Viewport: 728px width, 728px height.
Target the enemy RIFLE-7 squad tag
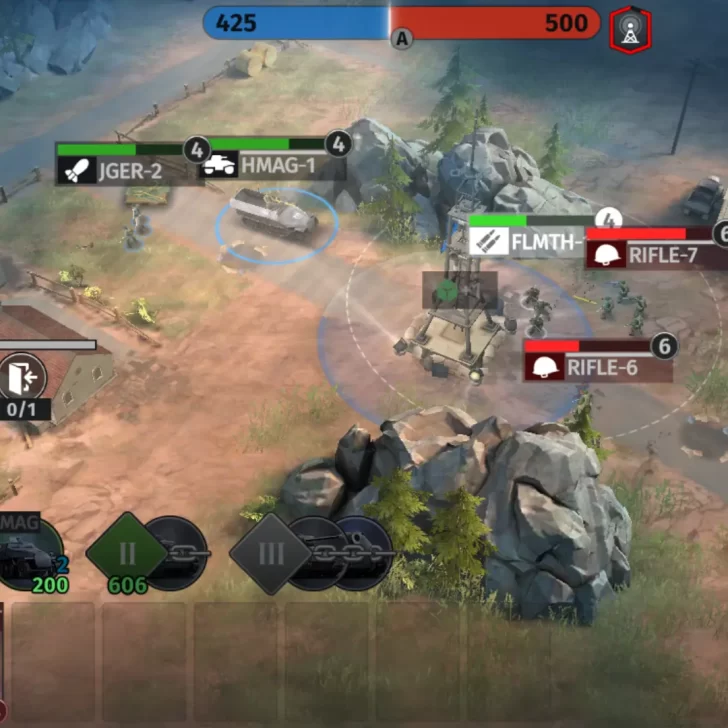(652, 254)
